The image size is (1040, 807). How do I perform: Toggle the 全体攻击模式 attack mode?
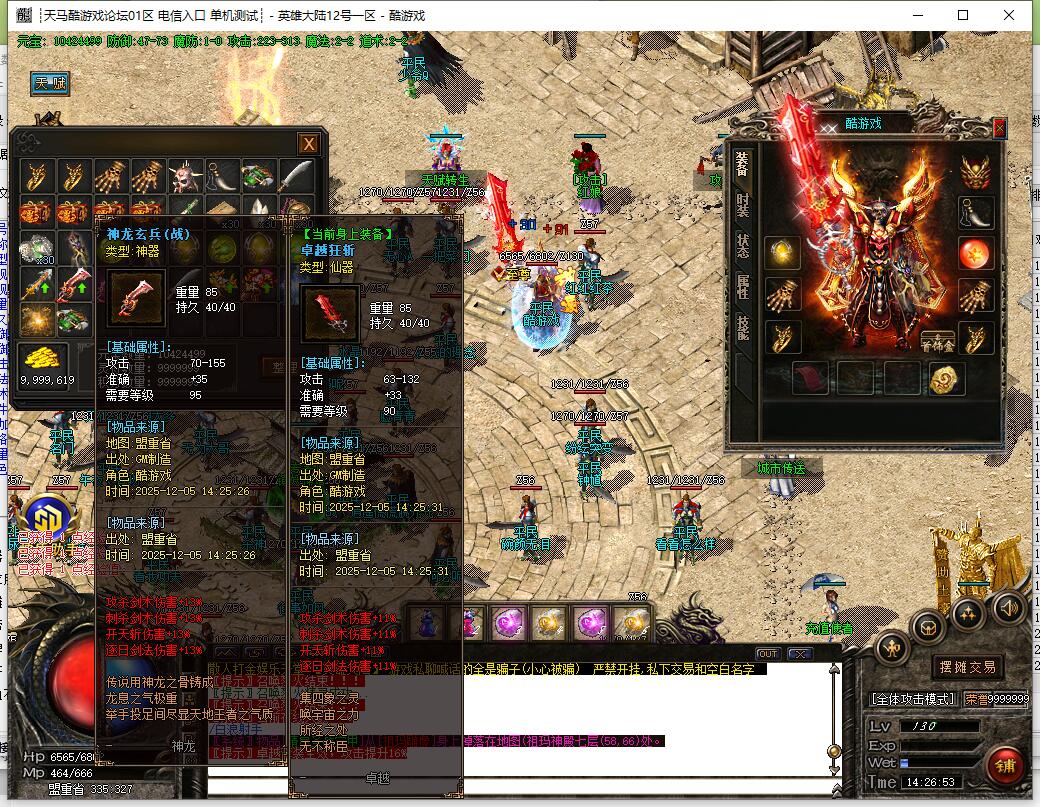click(912, 699)
